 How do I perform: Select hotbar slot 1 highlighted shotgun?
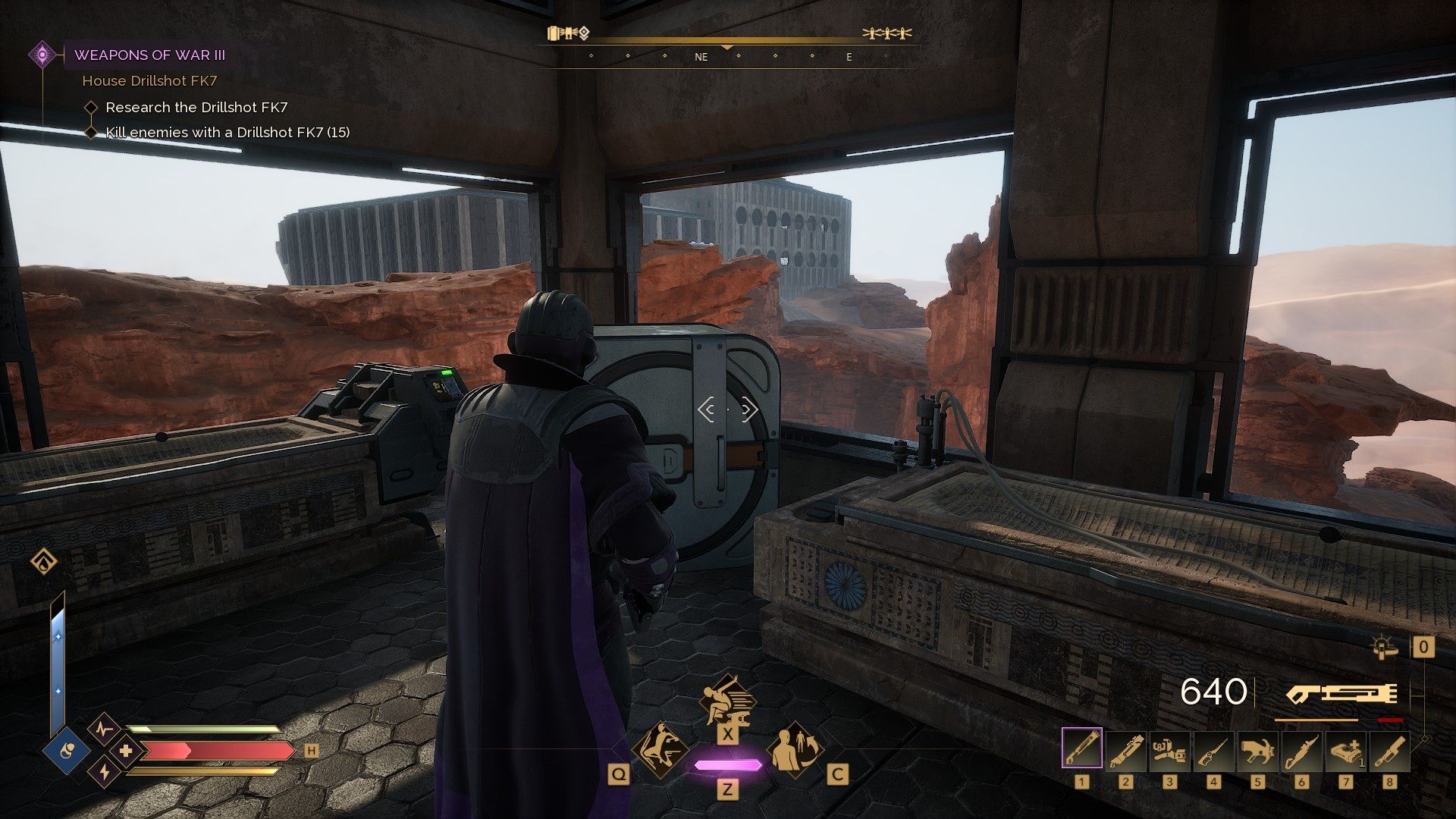click(x=1081, y=750)
